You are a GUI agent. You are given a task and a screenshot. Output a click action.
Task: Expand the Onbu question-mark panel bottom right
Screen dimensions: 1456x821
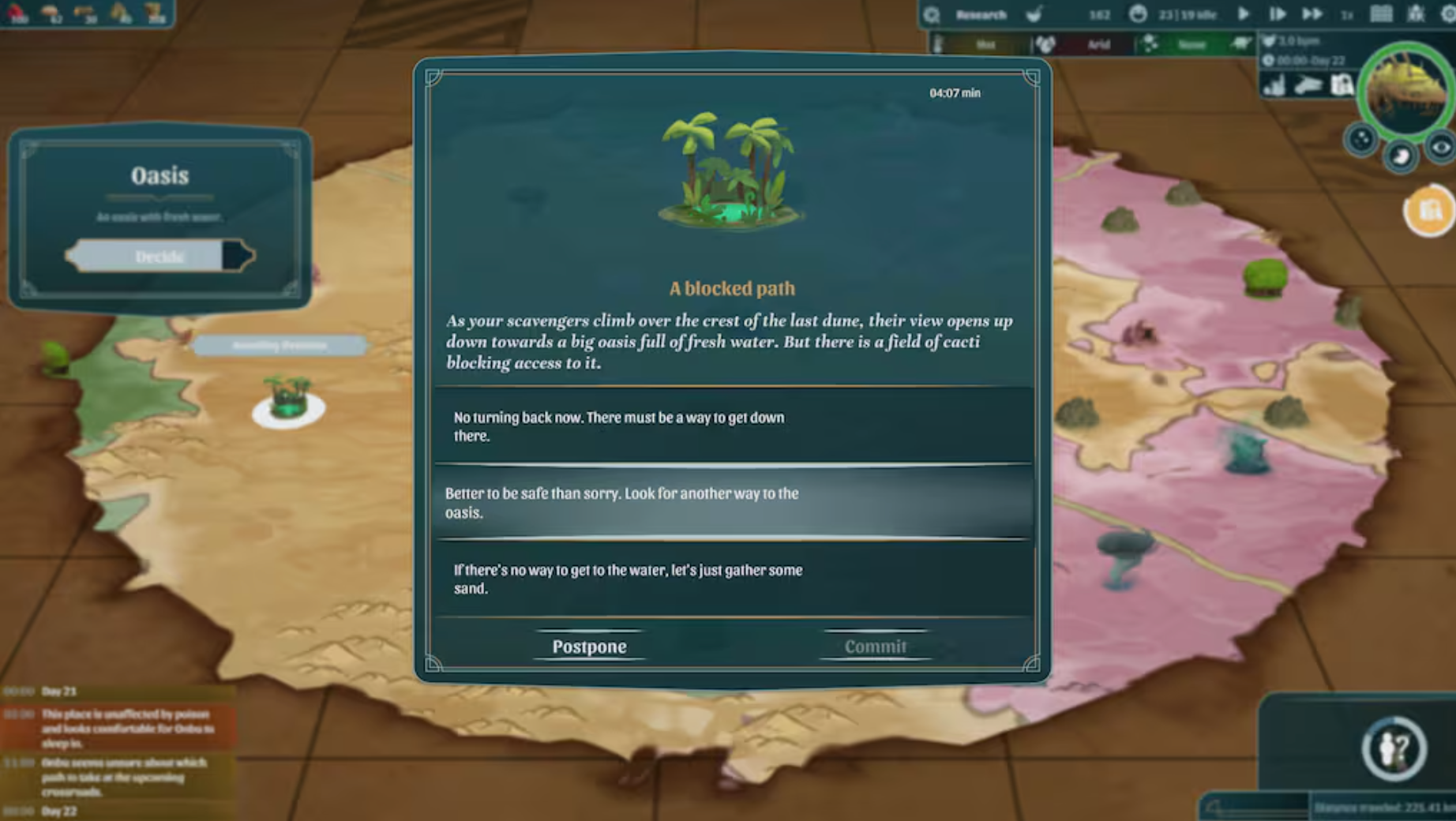click(x=1394, y=749)
